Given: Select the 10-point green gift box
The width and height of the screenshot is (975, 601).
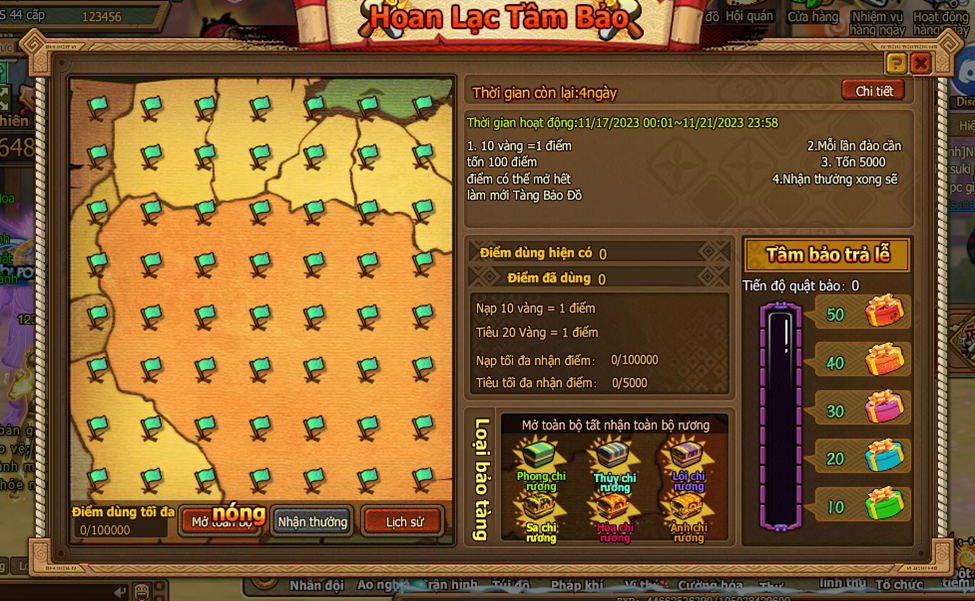Looking at the screenshot, I should (x=884, y=504).
